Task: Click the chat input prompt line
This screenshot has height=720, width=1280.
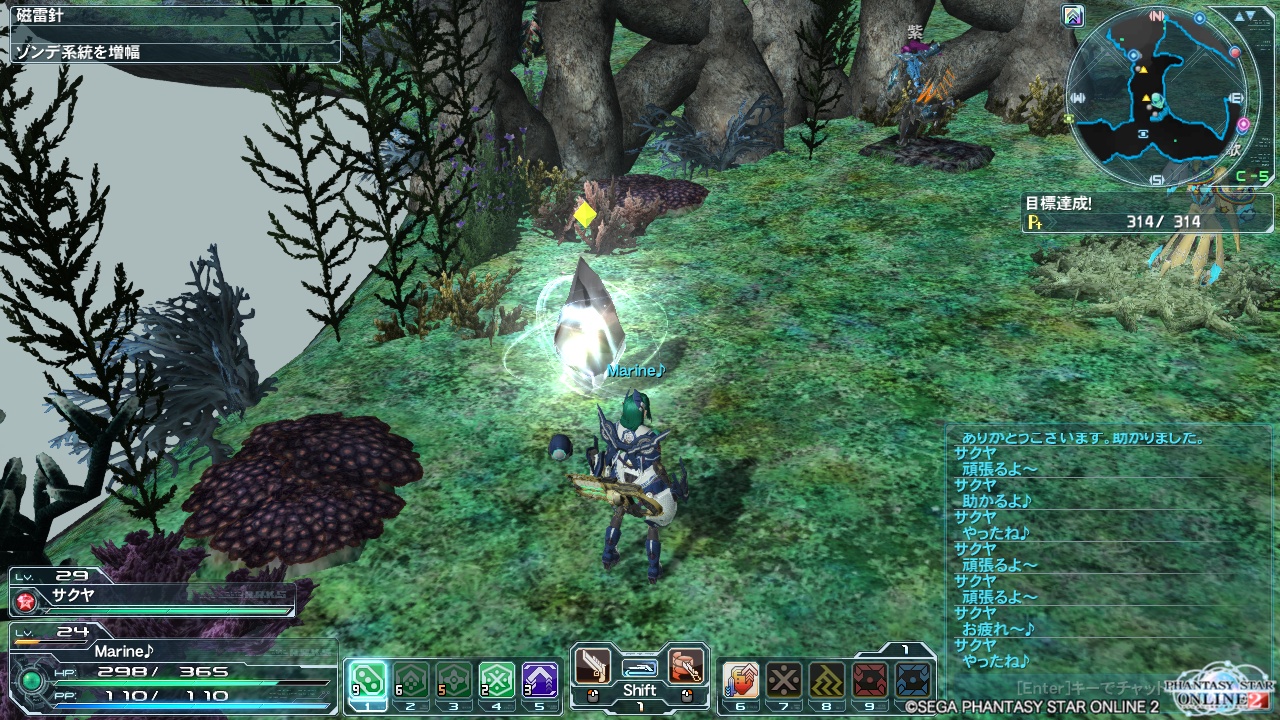Action: point(1090,688)
